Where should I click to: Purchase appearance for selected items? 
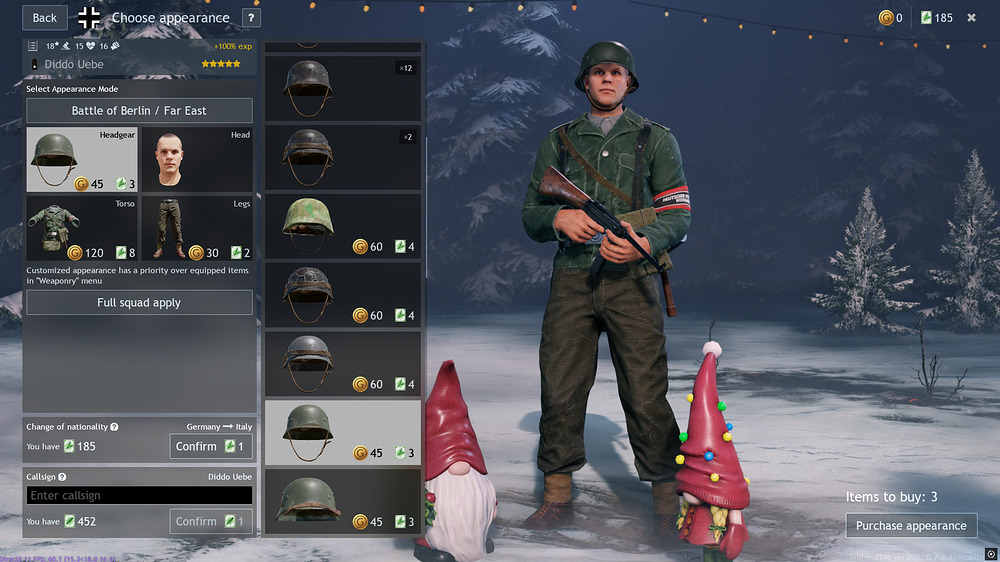(x=911, y=525)
